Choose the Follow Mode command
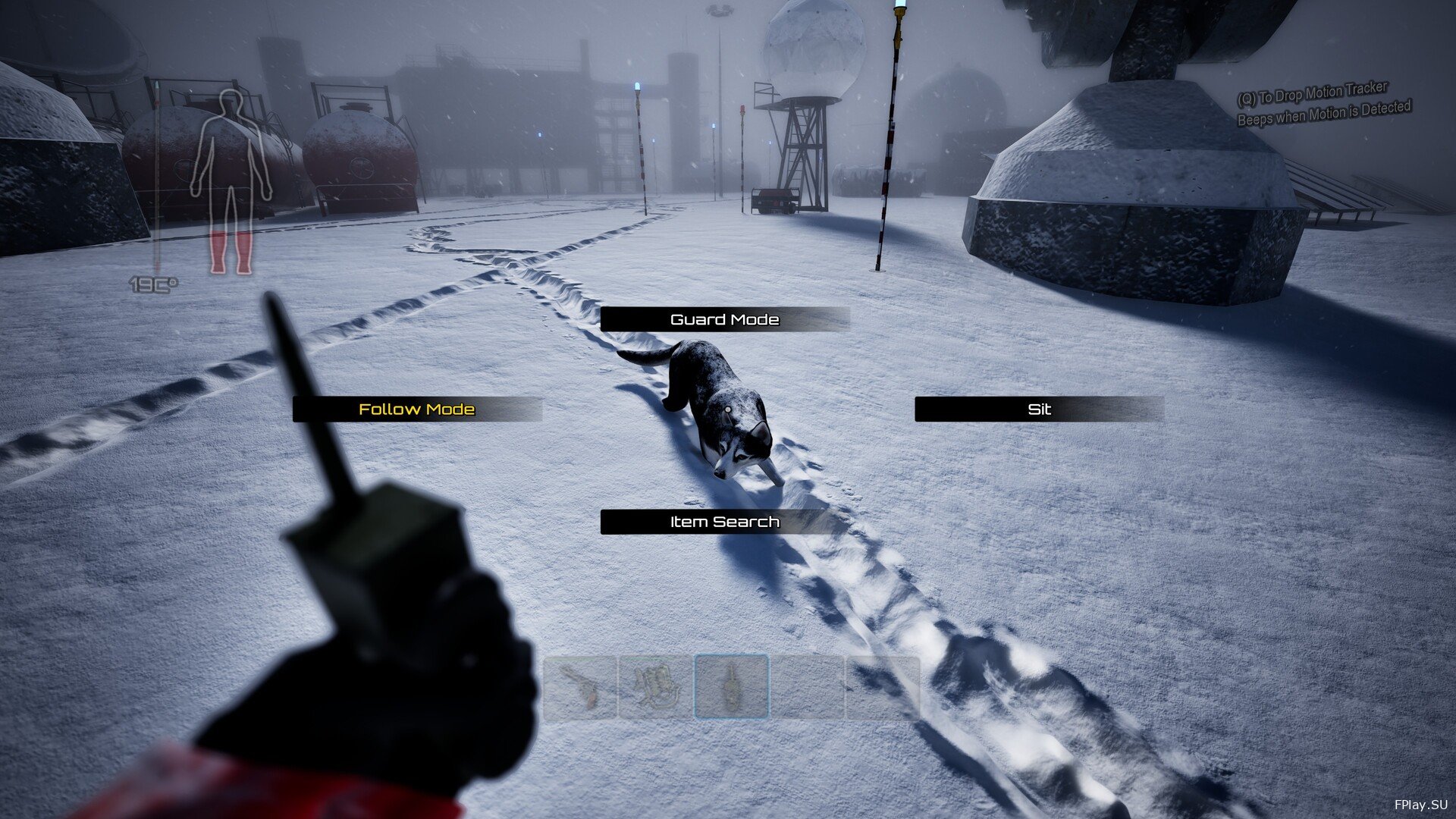Viewport: 1456px width, 819px height. [416, 409]
